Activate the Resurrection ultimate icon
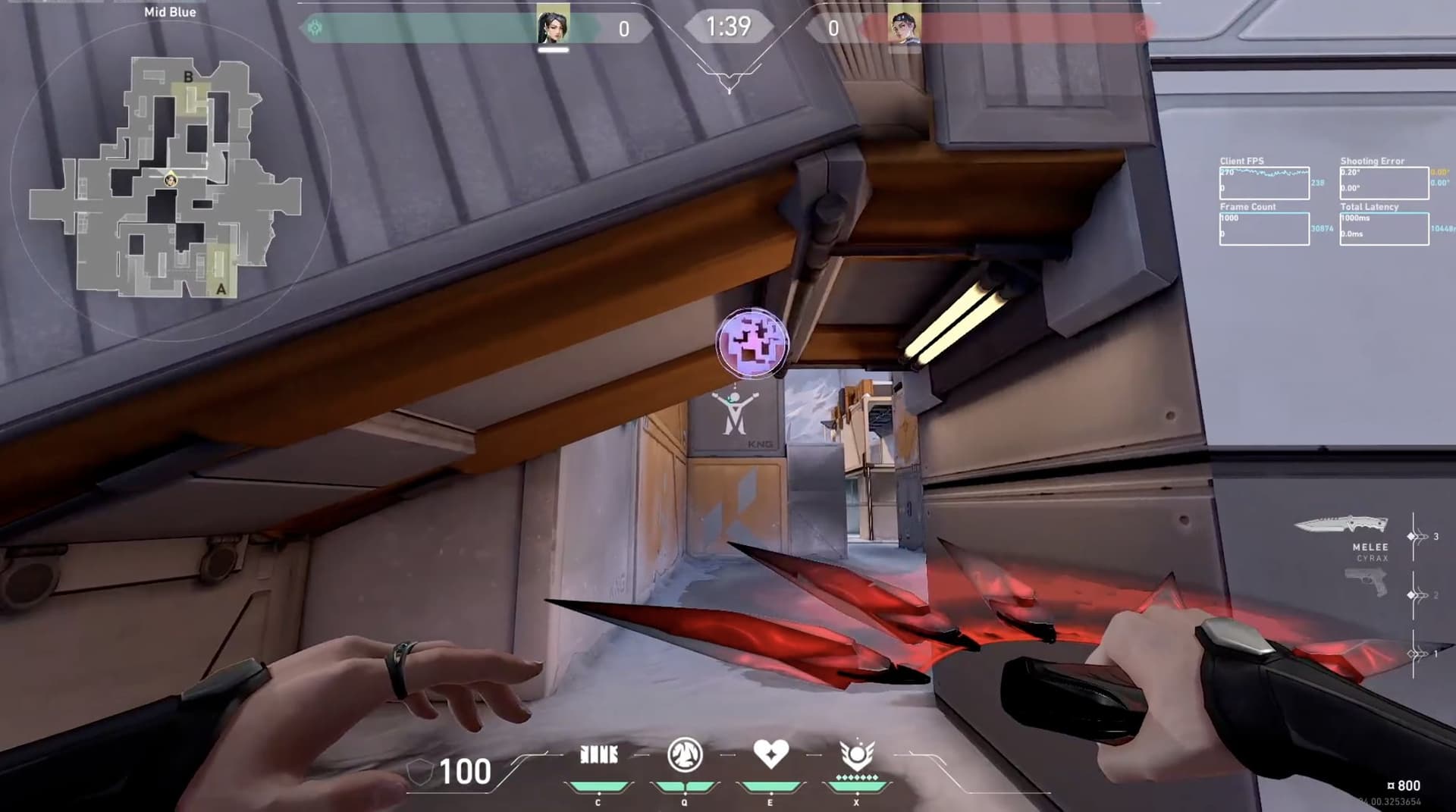 tap(856, 757)
